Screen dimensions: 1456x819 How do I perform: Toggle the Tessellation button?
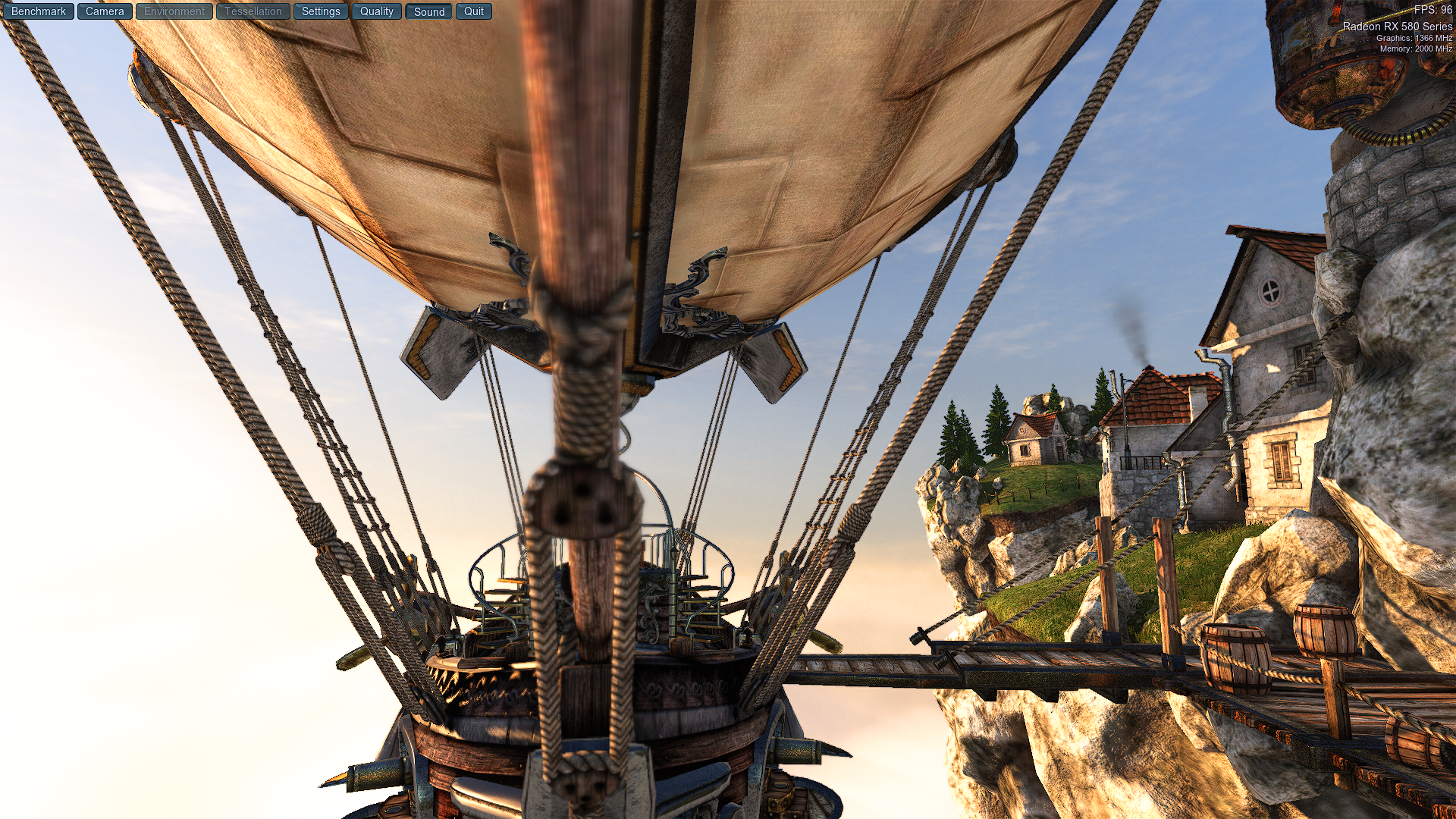pyautogui.click(x=253, y=11)
